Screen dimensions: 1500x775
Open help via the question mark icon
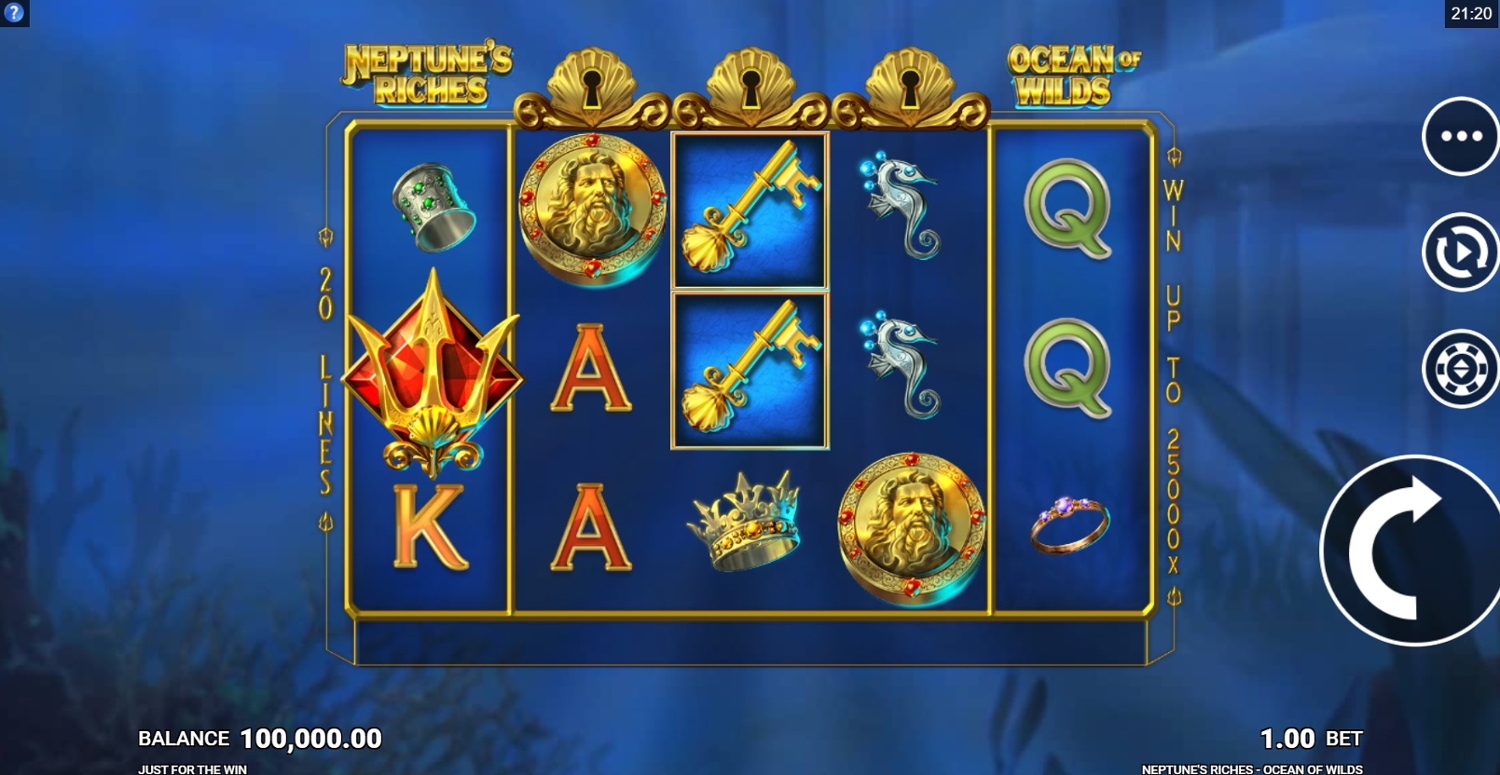point(14,13)
